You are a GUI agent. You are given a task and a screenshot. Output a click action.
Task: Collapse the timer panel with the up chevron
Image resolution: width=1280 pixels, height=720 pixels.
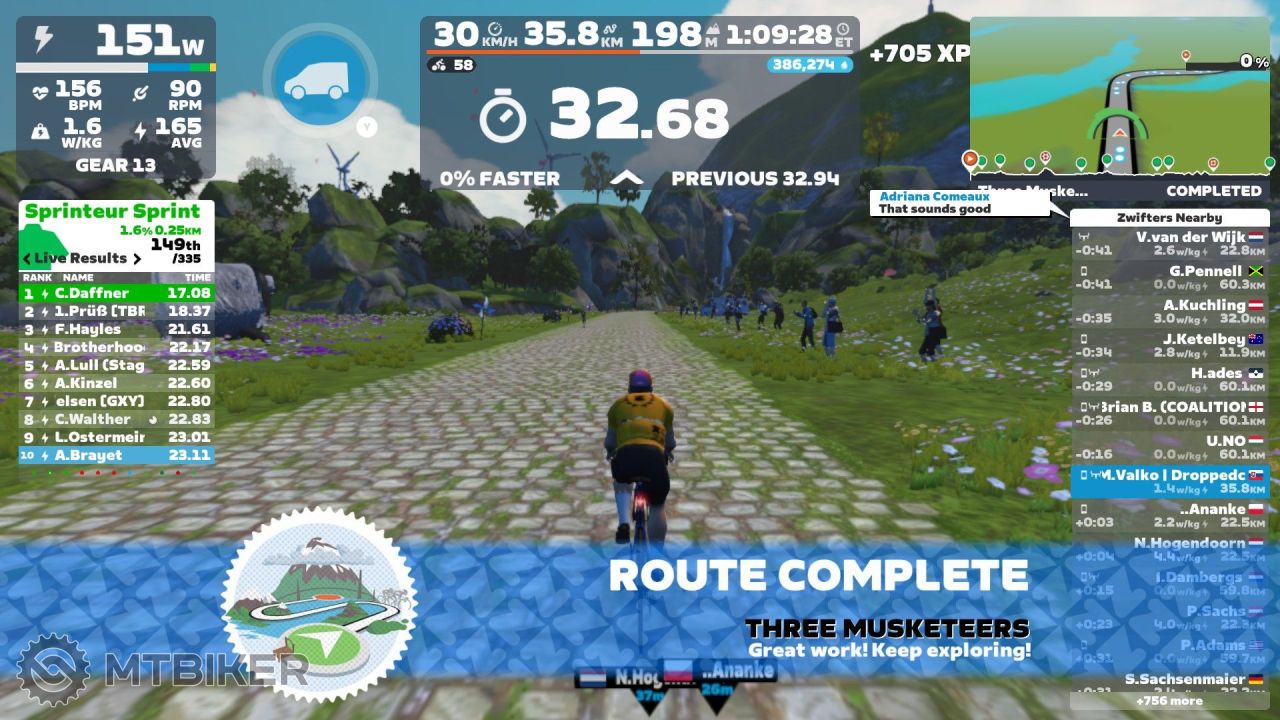click(x=626, y=178)
